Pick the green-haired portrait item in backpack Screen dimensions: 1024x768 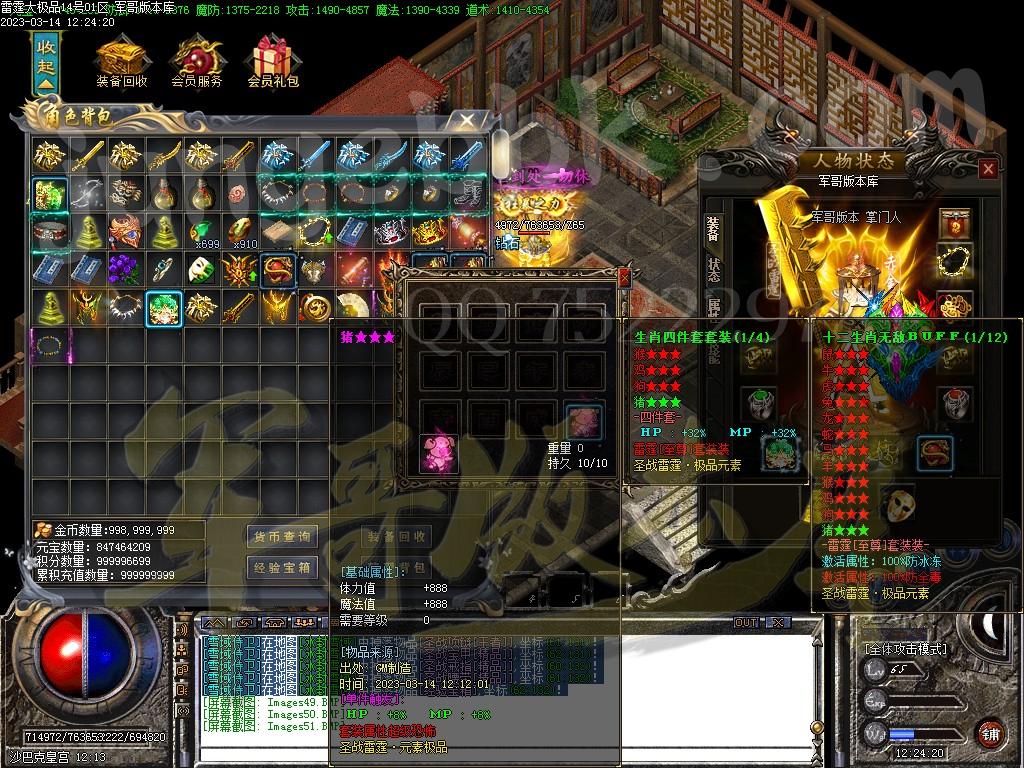click(x=162, y=308)
